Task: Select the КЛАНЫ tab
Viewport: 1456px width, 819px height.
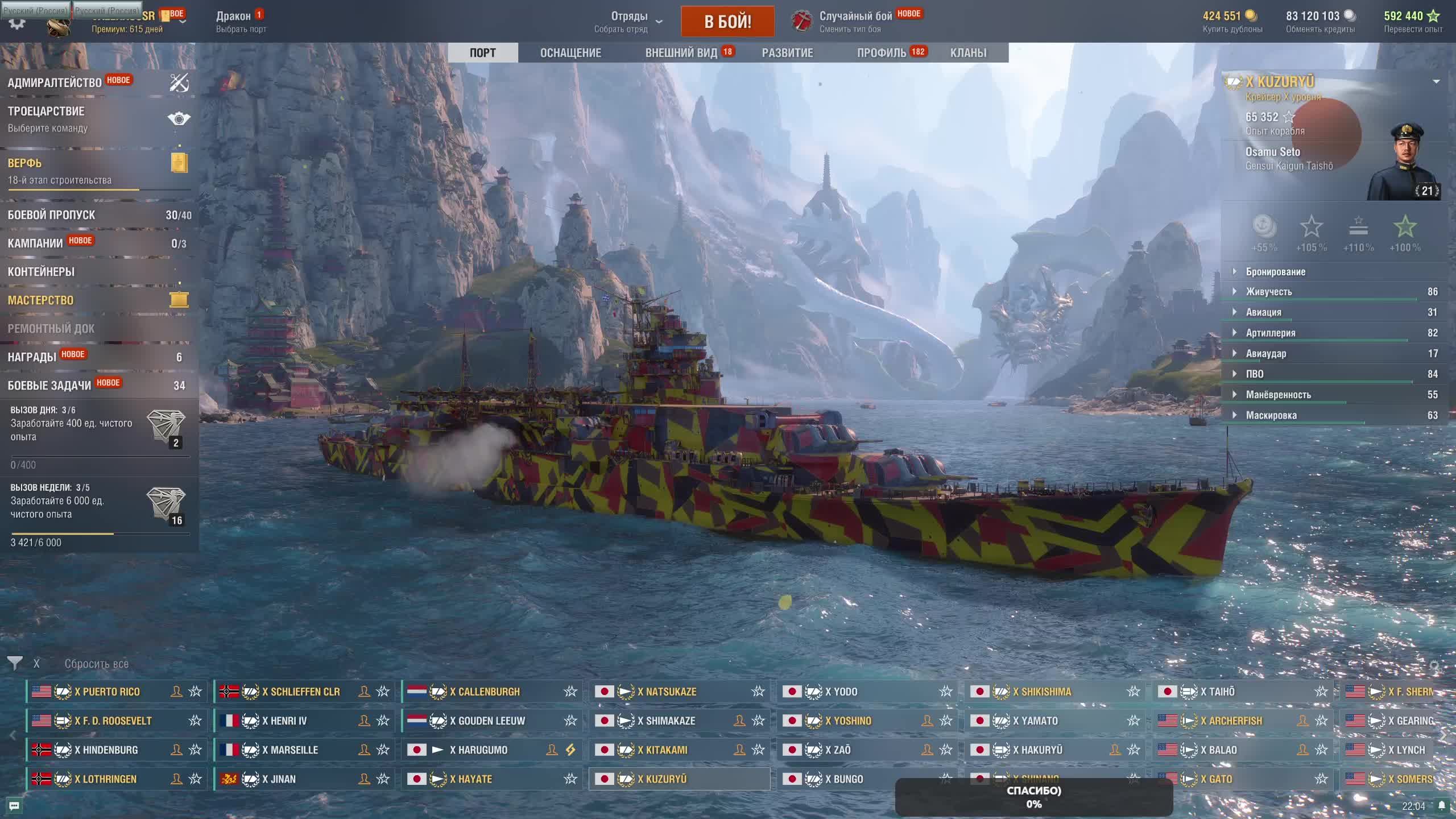Action: pos(968,53)
